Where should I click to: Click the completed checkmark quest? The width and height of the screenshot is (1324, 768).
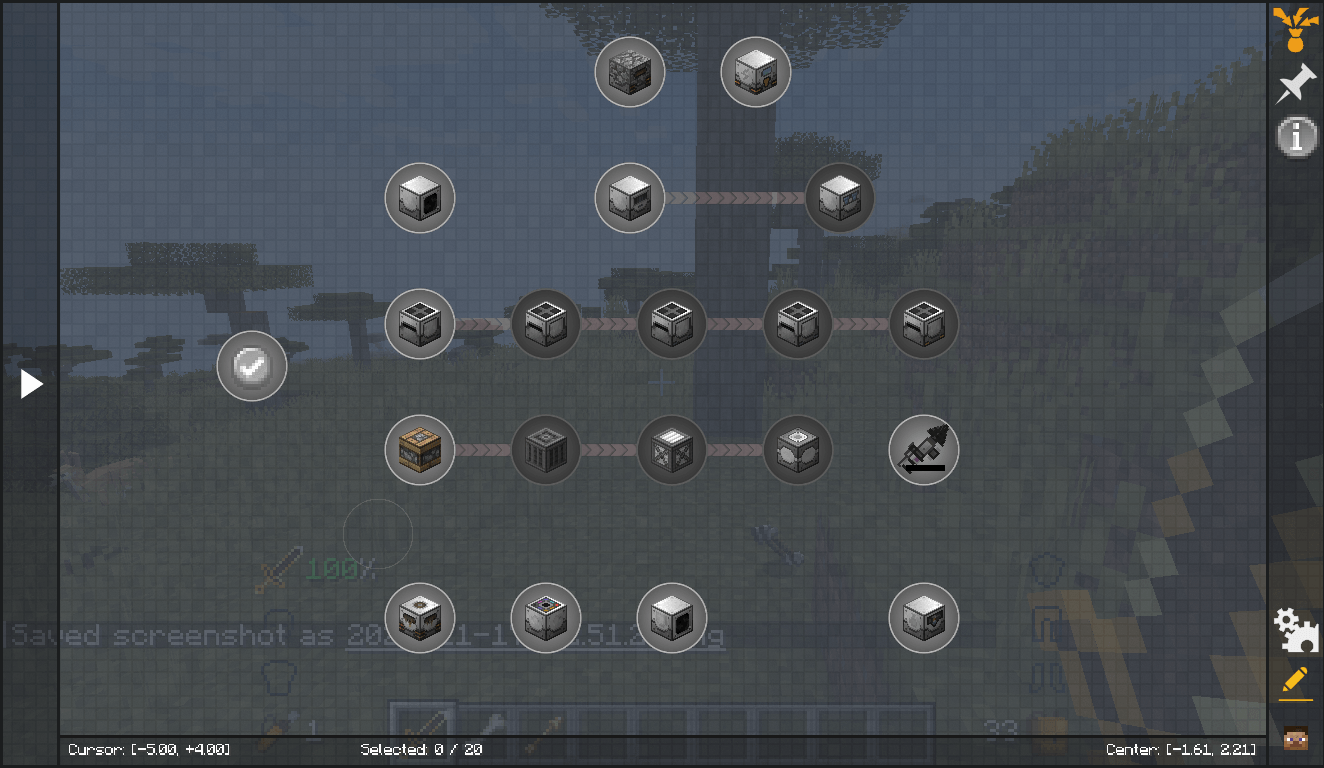251,366
